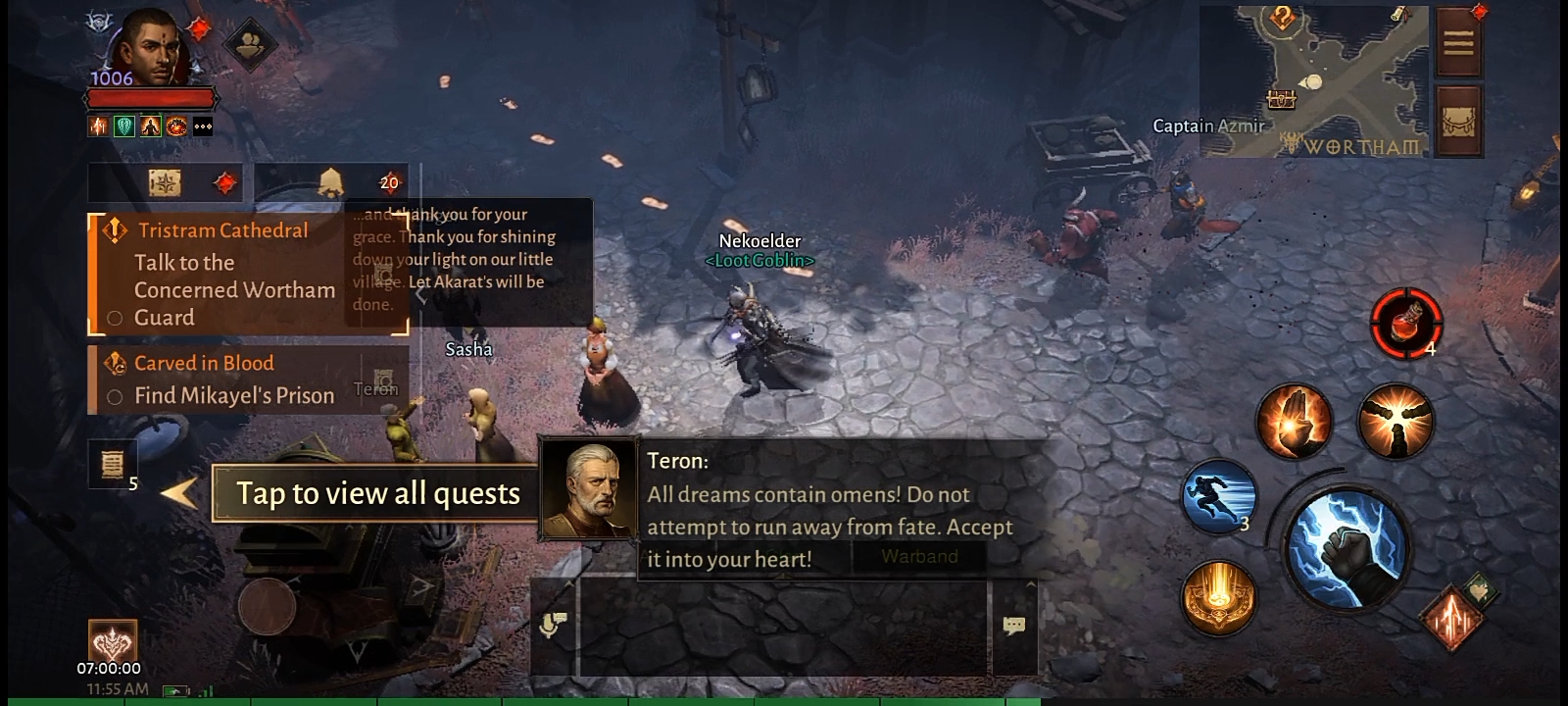Activate the glowing open palm skill
Screen dimensions: 1568x706
pos(1294,422)
